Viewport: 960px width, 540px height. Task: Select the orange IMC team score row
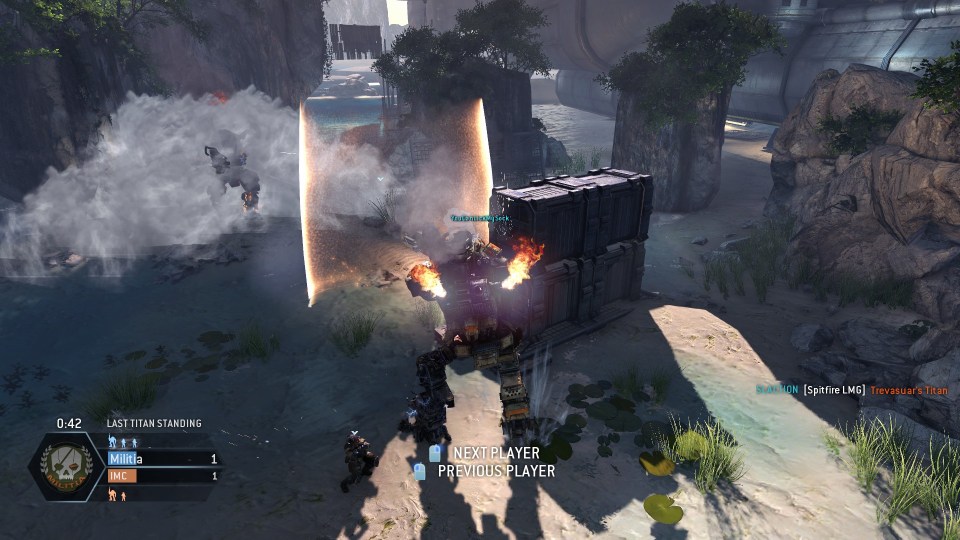pyautogui.click(x=163, y=476)
